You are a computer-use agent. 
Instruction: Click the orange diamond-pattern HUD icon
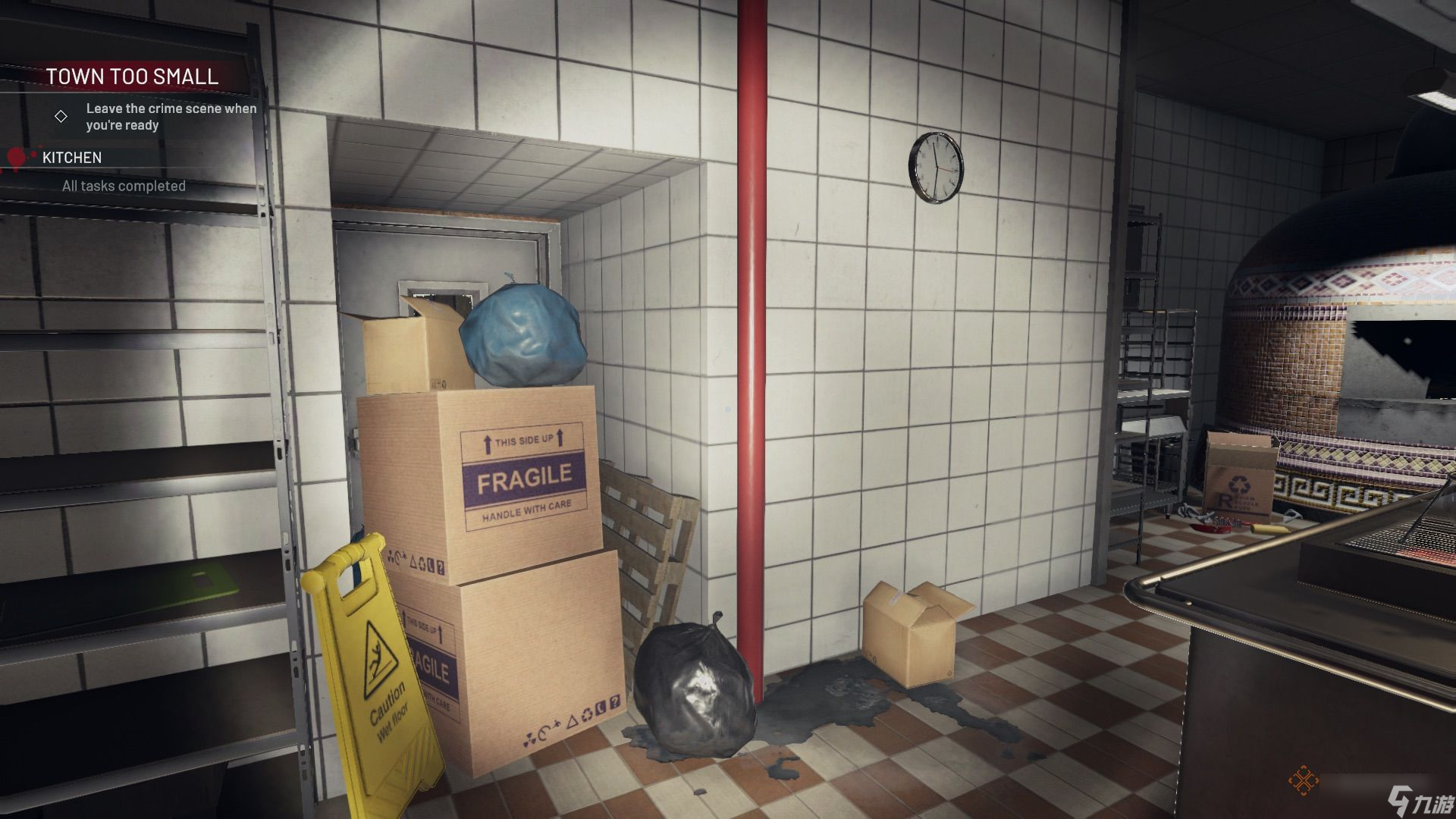pos(1303,782)
